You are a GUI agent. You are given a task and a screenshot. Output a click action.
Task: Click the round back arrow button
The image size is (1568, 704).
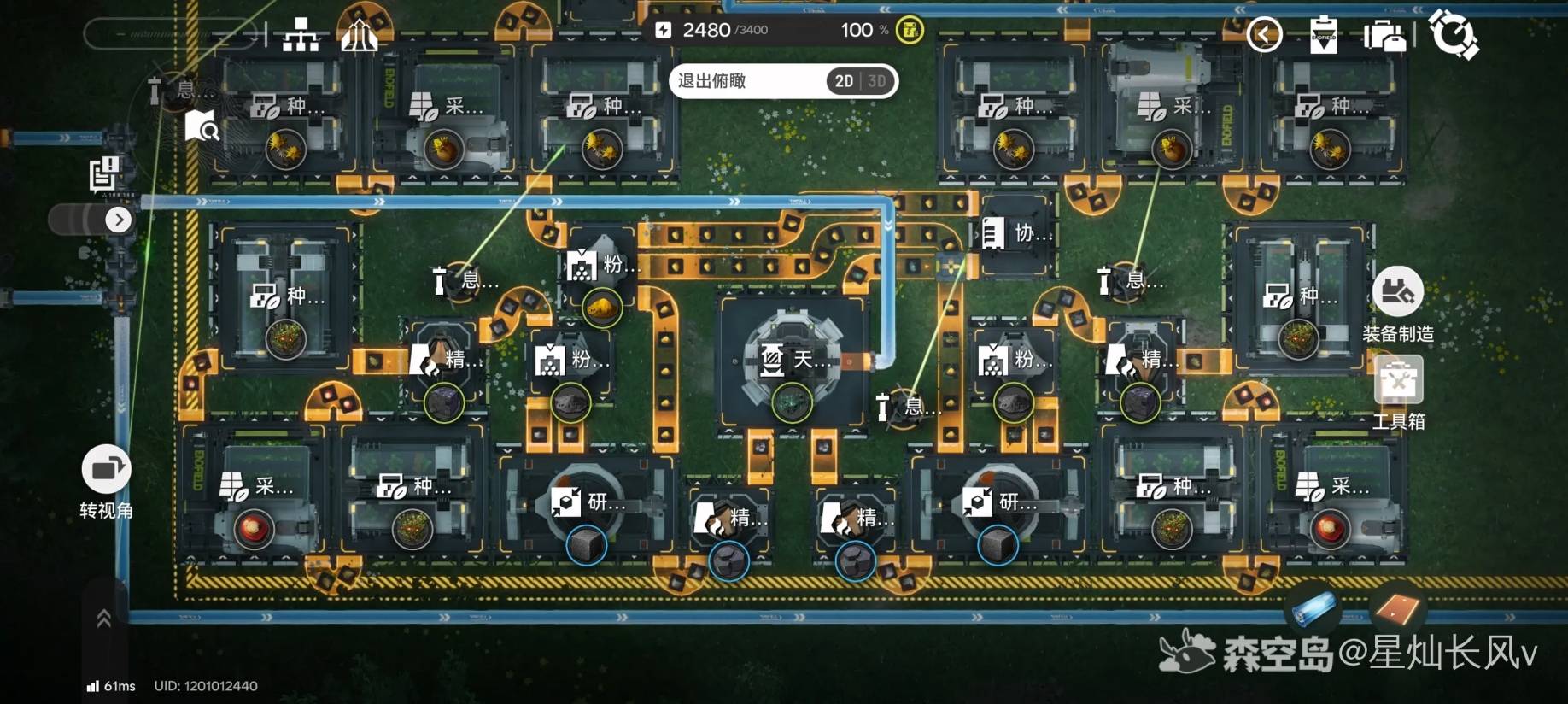(1264, 35)
